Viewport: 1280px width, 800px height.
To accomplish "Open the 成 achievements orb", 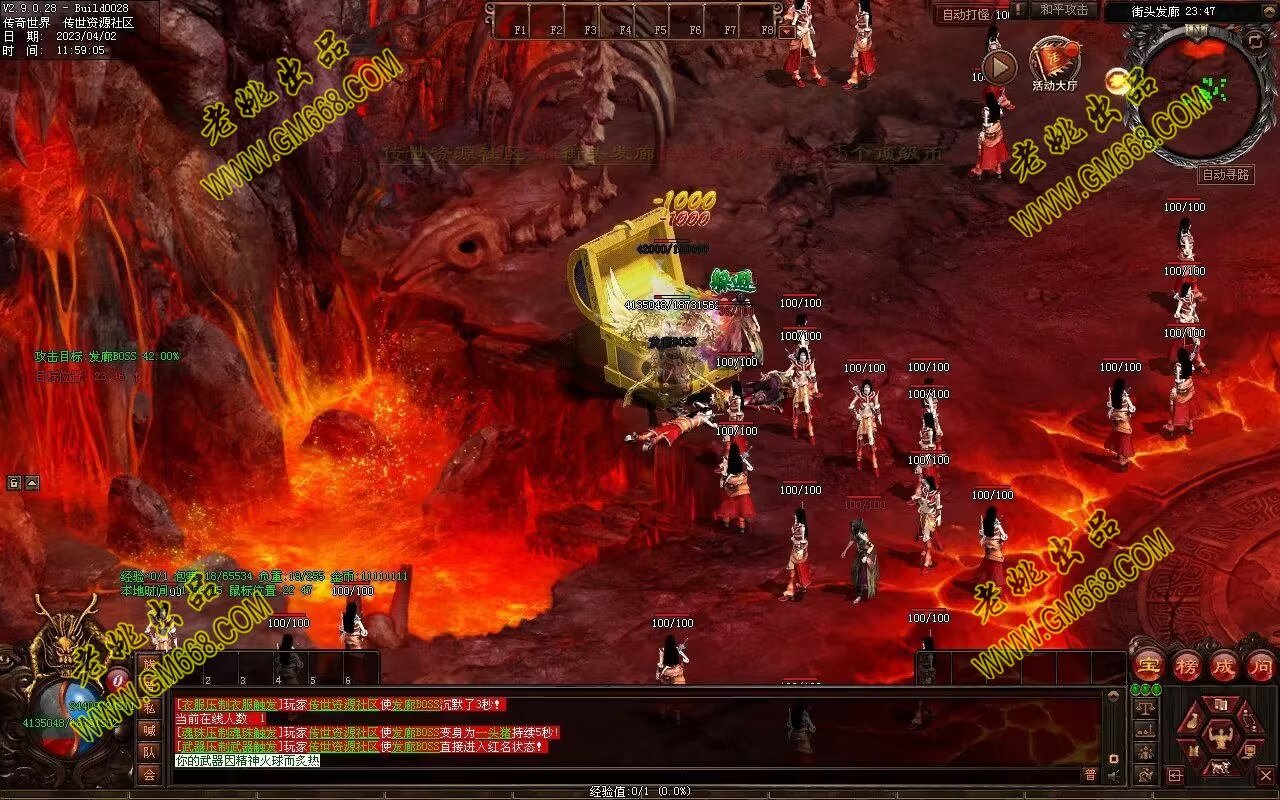I will 1224,665.
